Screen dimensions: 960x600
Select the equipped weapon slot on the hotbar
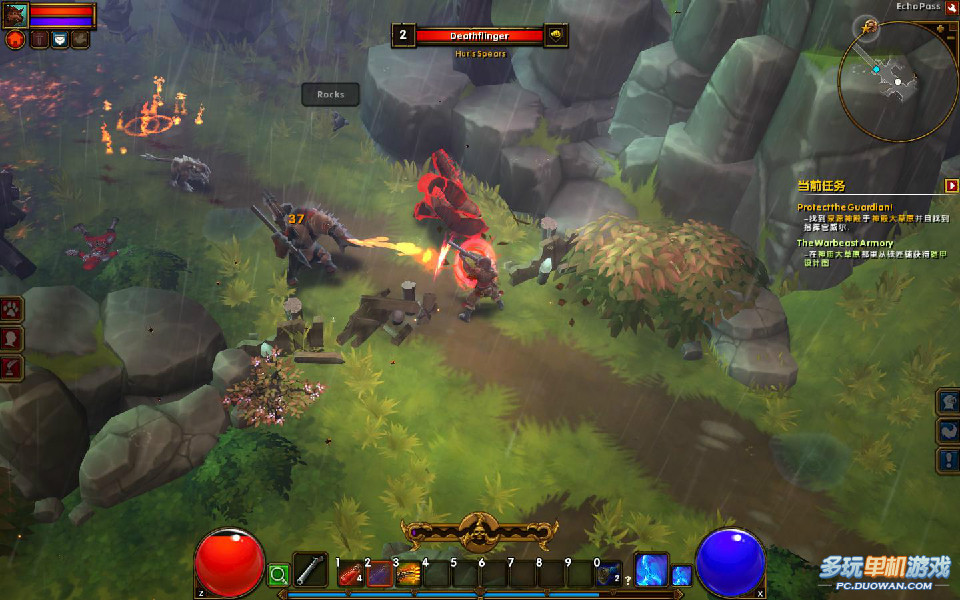(x=311, y=569)
